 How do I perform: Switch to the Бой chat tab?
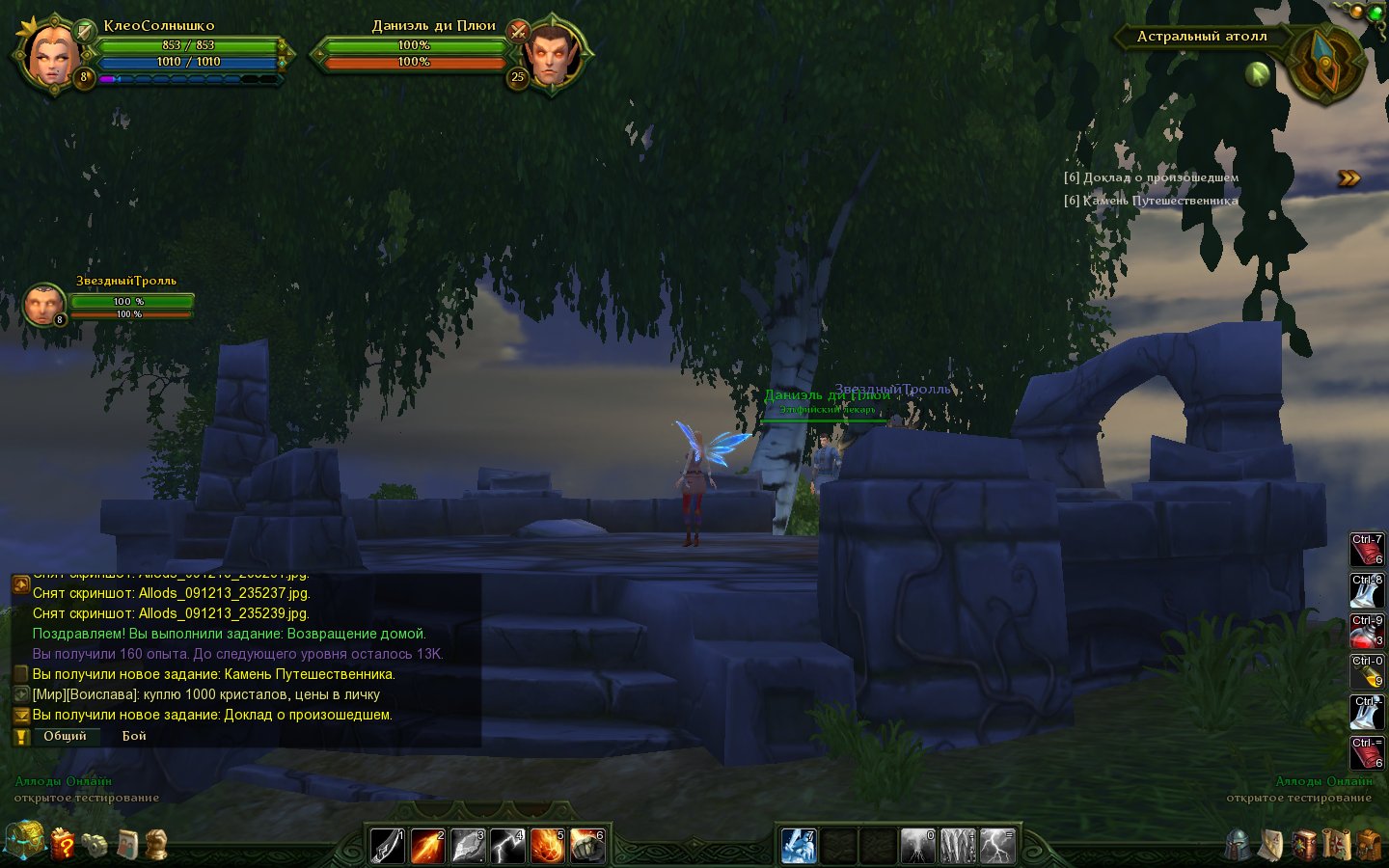134,736
